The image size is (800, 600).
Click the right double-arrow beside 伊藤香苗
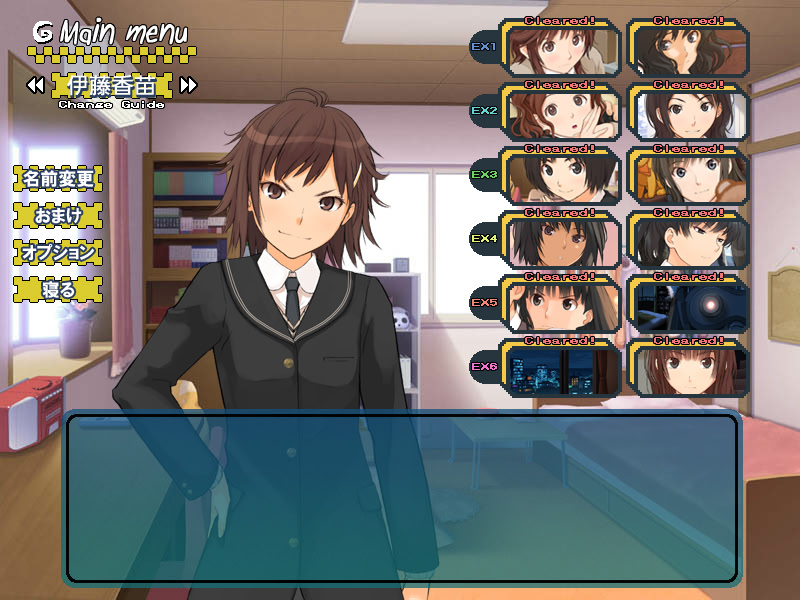coord(188,85)
